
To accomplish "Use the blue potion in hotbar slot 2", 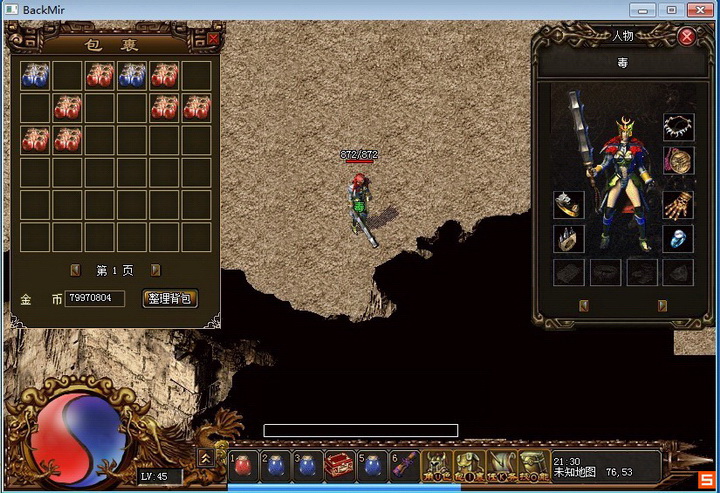I will pyautogui.click(x=277, y=465).
